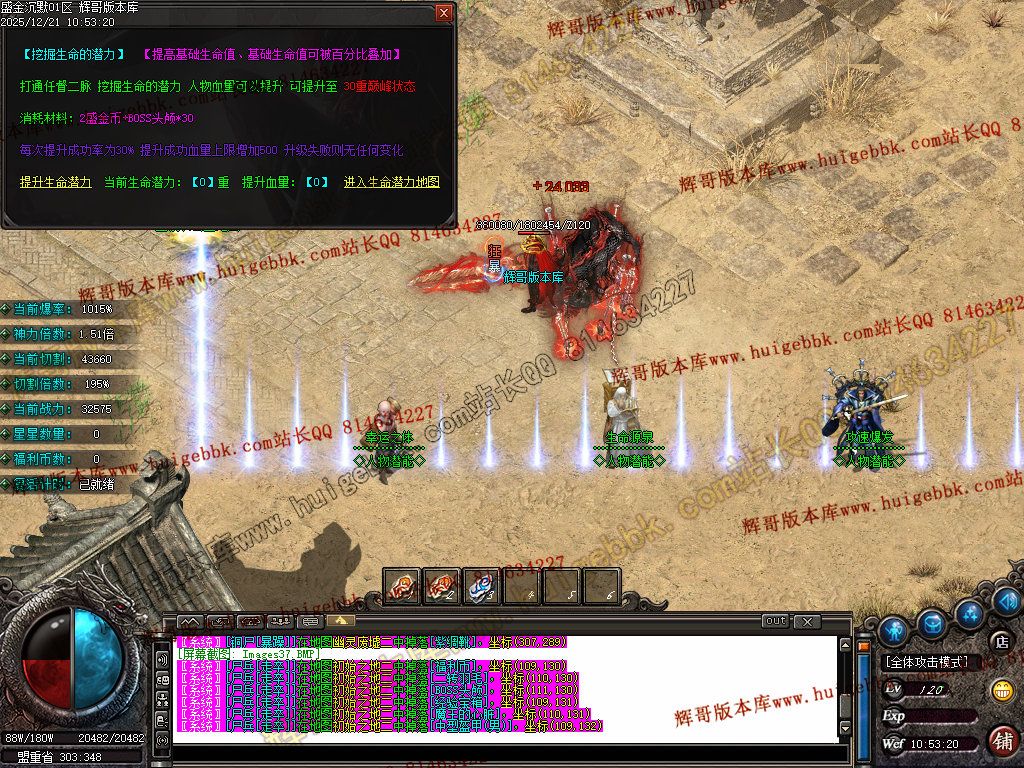Close the chat window with its X button
This screenshot has height=768, width=1024.
(806, 621)
